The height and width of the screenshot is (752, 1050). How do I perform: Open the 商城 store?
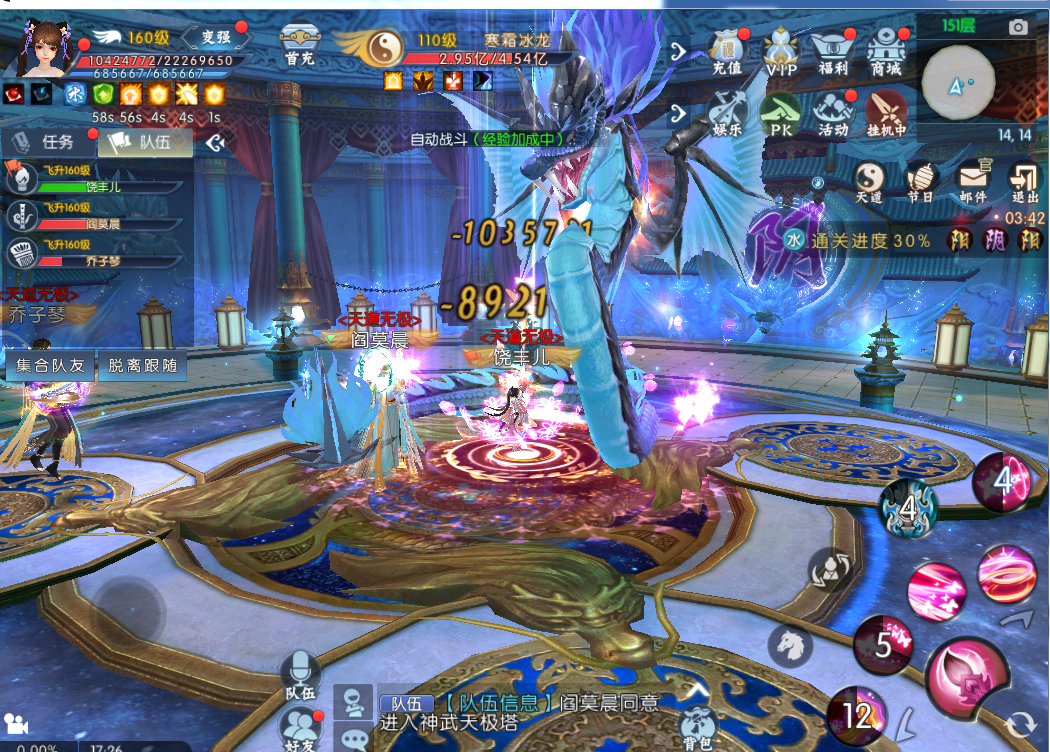point(885,51)
